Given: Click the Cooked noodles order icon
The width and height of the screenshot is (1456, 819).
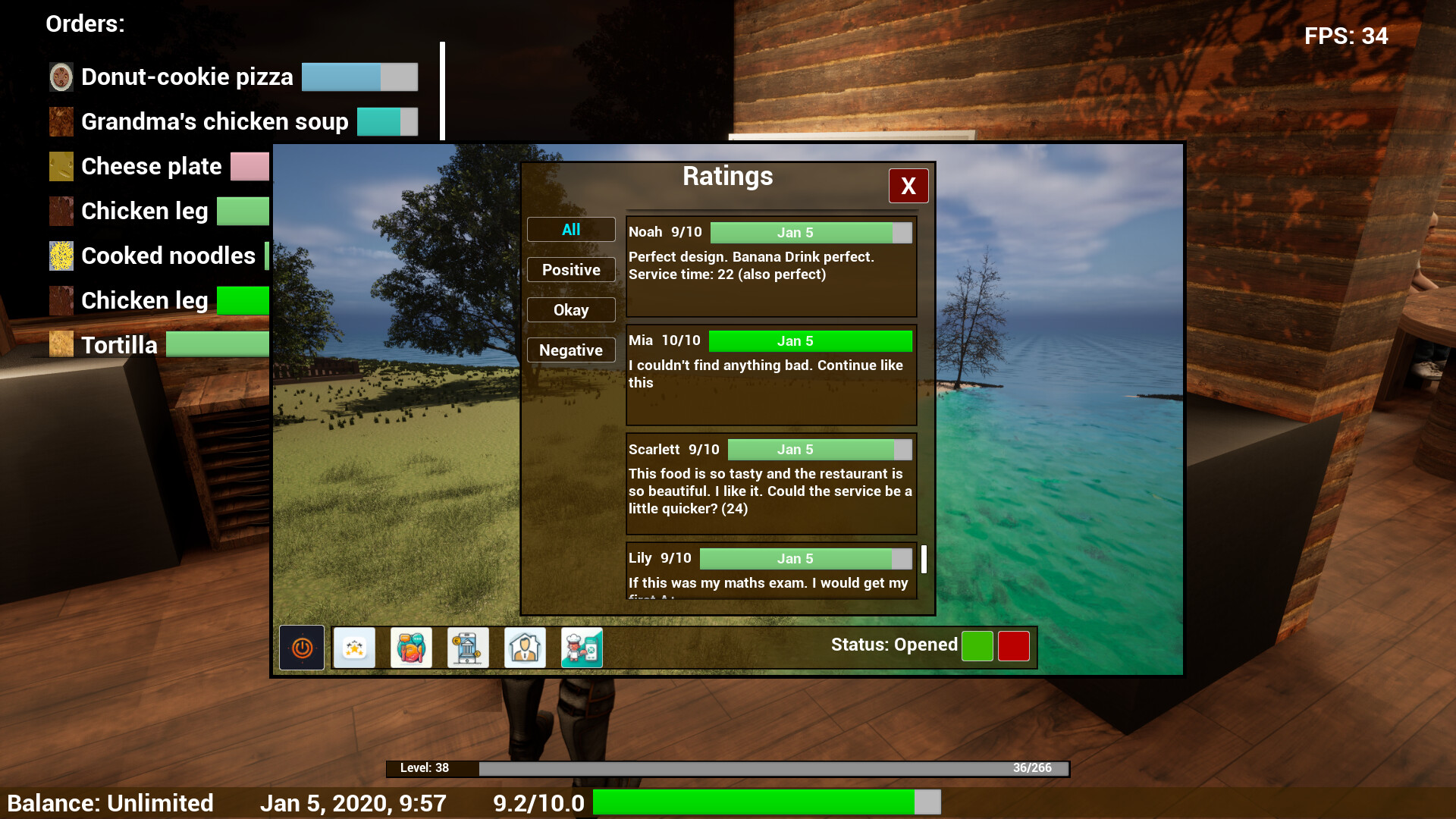Looking at the screenshot, I should point(61,256).
